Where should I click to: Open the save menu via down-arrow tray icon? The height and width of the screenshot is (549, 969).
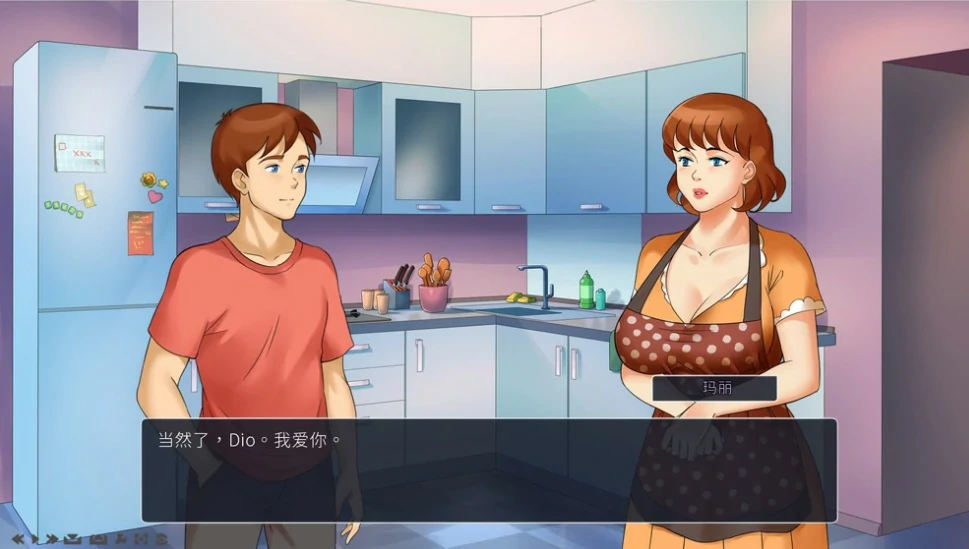pyautogui.click(x=72, y=539)
